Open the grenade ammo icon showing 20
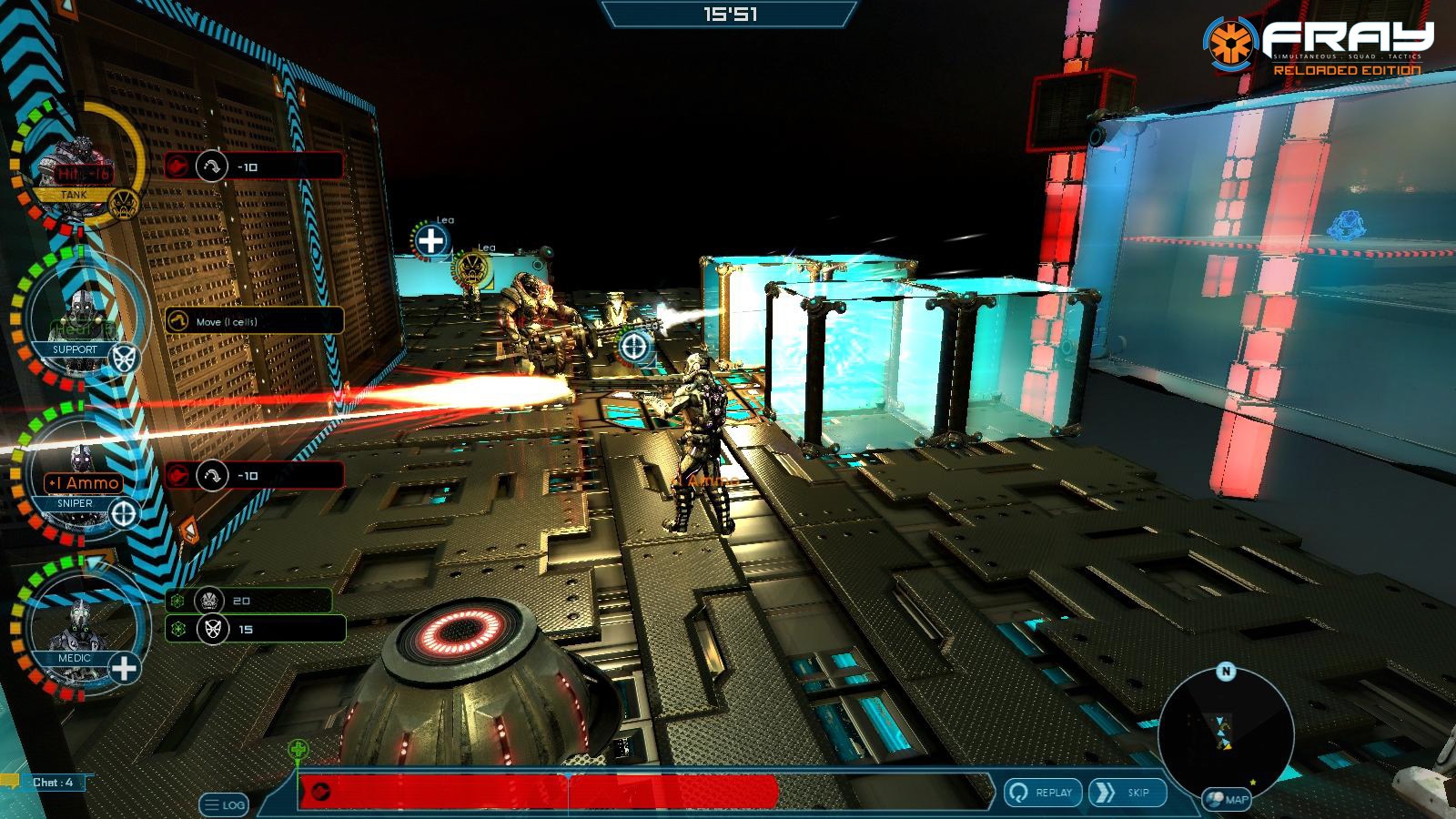 click(208, 598)
